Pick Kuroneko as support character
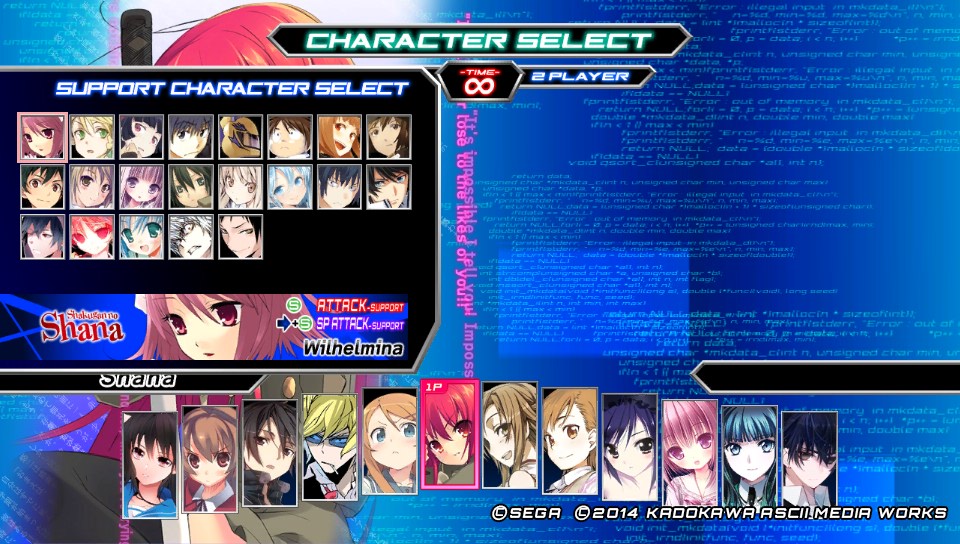 click(x=141, y=137)
